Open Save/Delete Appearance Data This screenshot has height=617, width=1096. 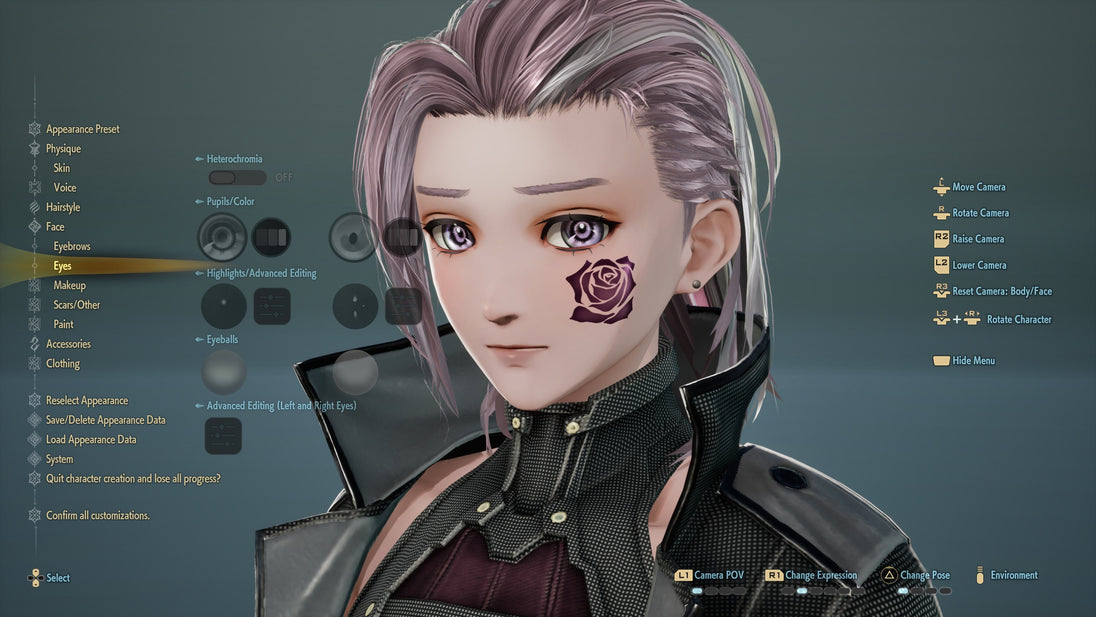tap(105, 420)
